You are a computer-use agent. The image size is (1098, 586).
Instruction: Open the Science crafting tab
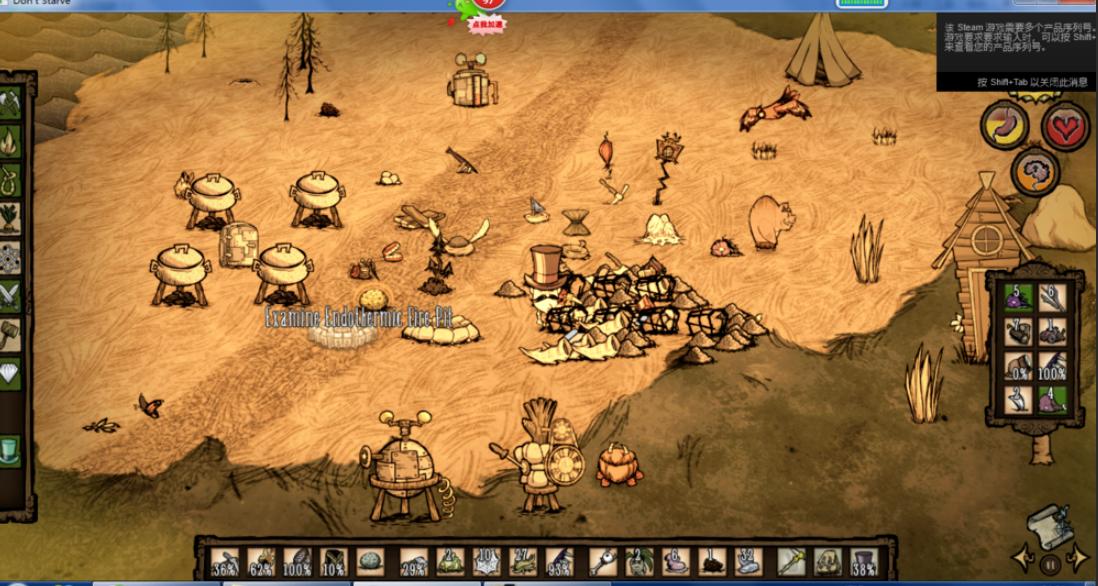point(11,256)
